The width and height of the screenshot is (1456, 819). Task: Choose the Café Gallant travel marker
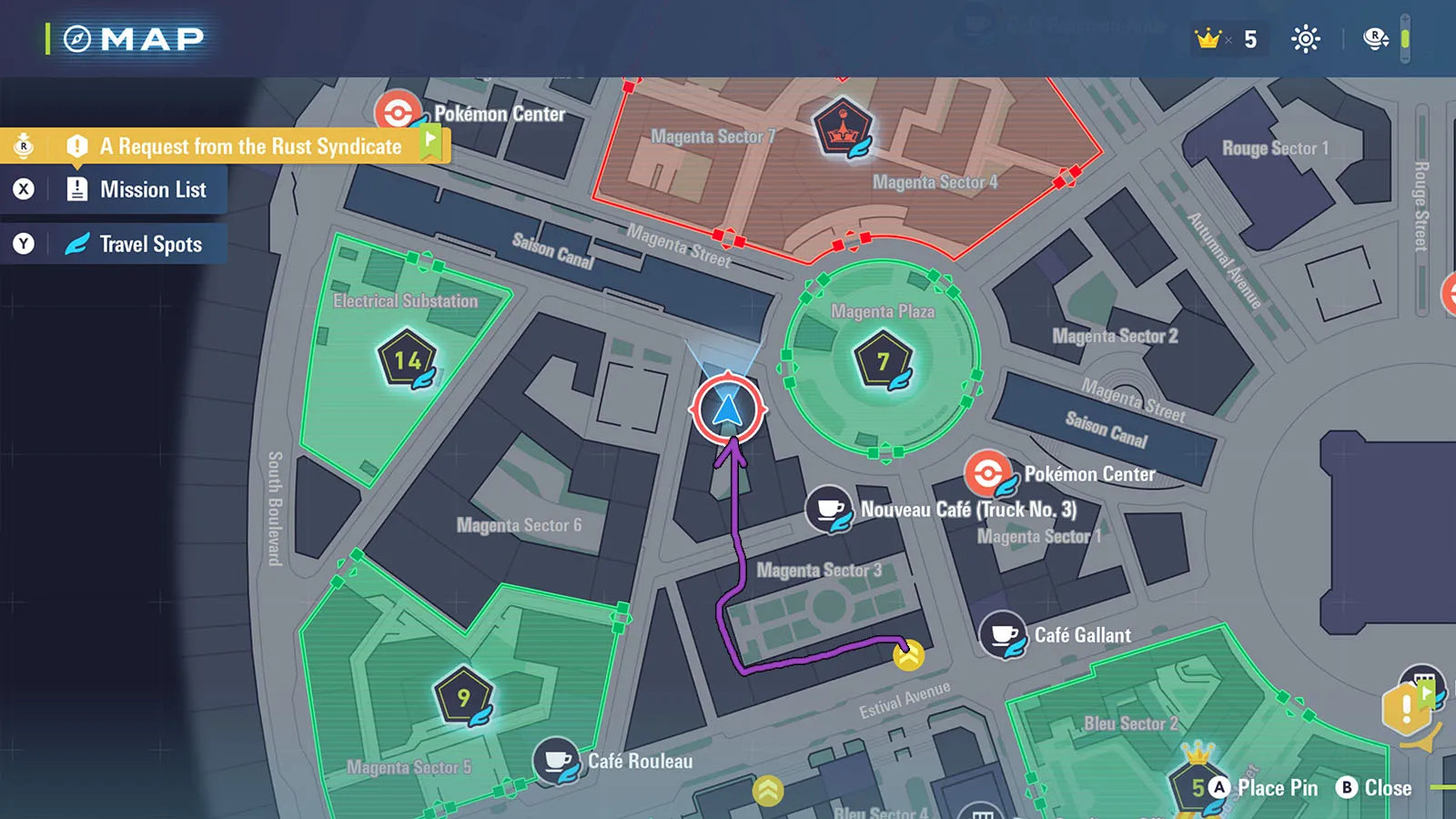click(1003, 634)
